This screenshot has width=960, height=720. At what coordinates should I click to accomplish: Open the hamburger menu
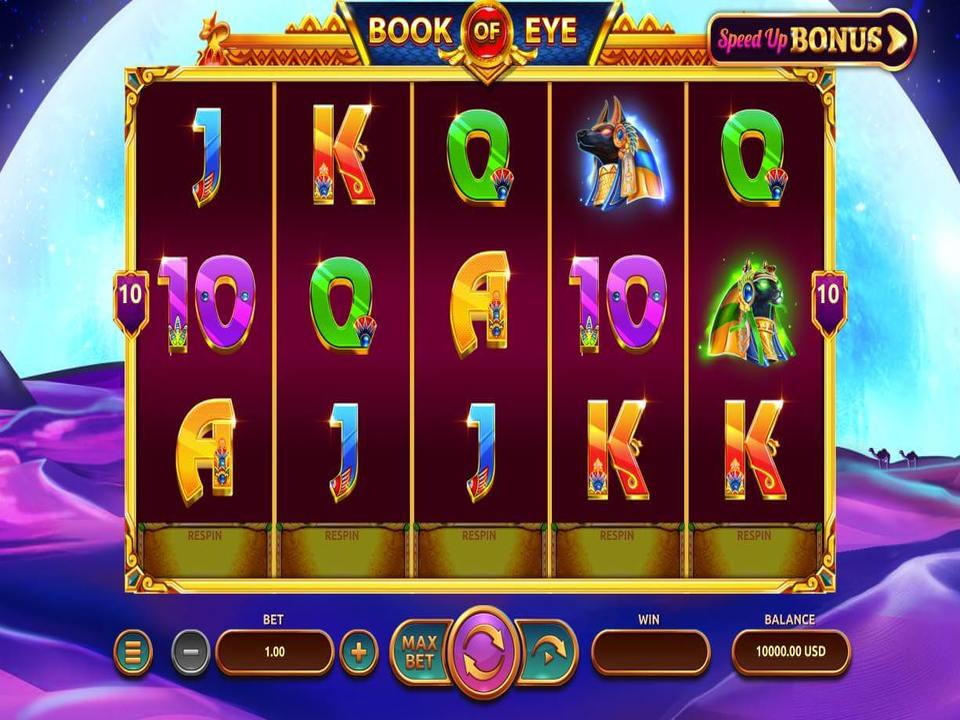tap(133, 653)
